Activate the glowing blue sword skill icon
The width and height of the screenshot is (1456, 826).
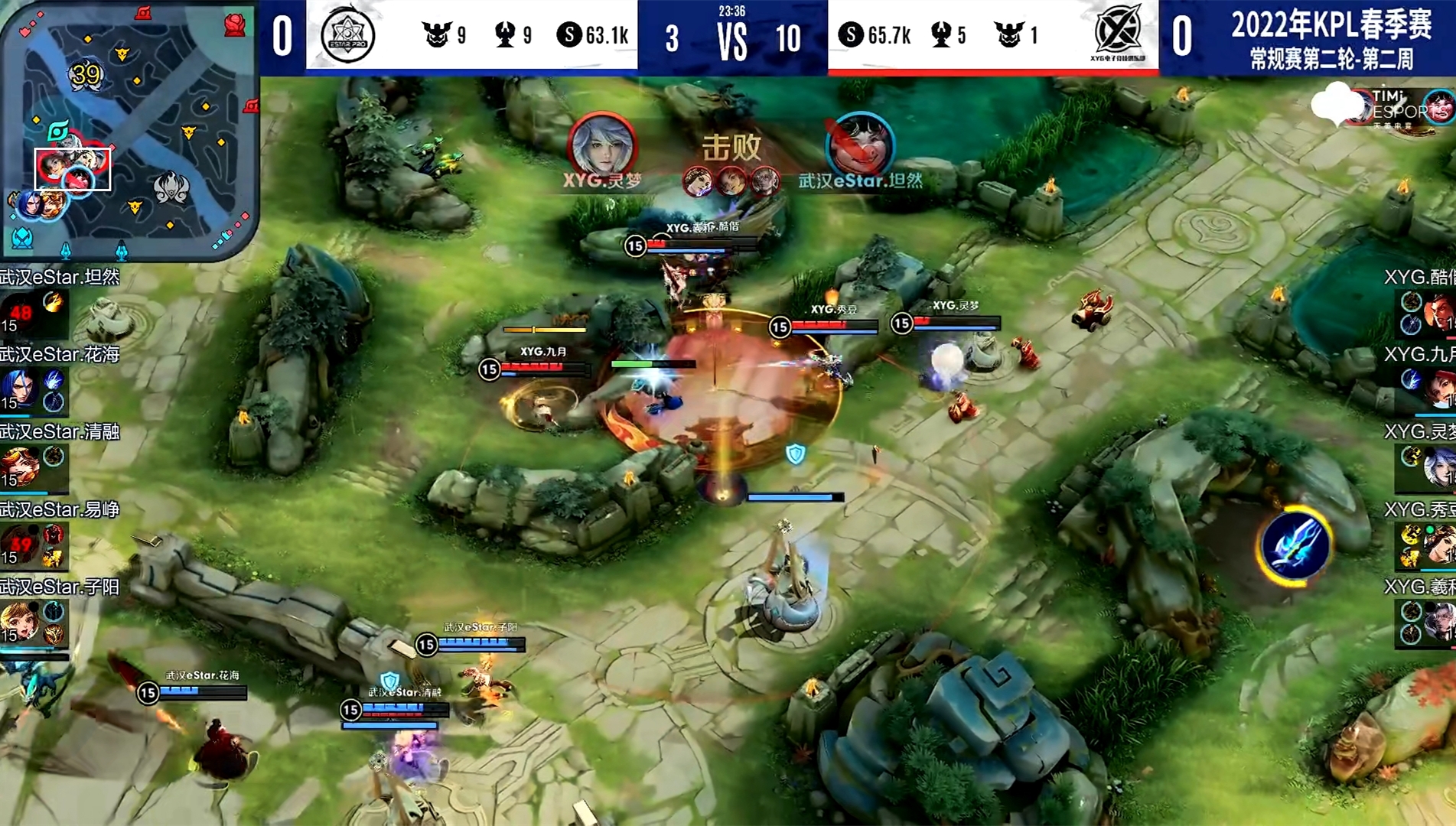[1294, 546]
